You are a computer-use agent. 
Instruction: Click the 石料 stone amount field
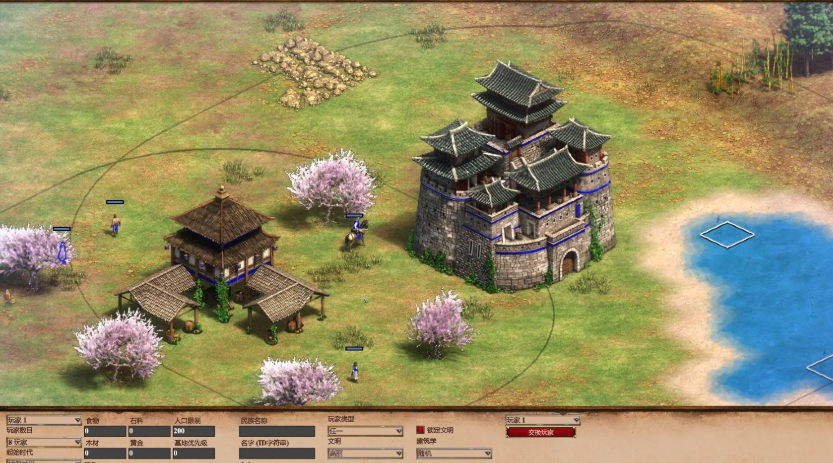click(149, 431)
